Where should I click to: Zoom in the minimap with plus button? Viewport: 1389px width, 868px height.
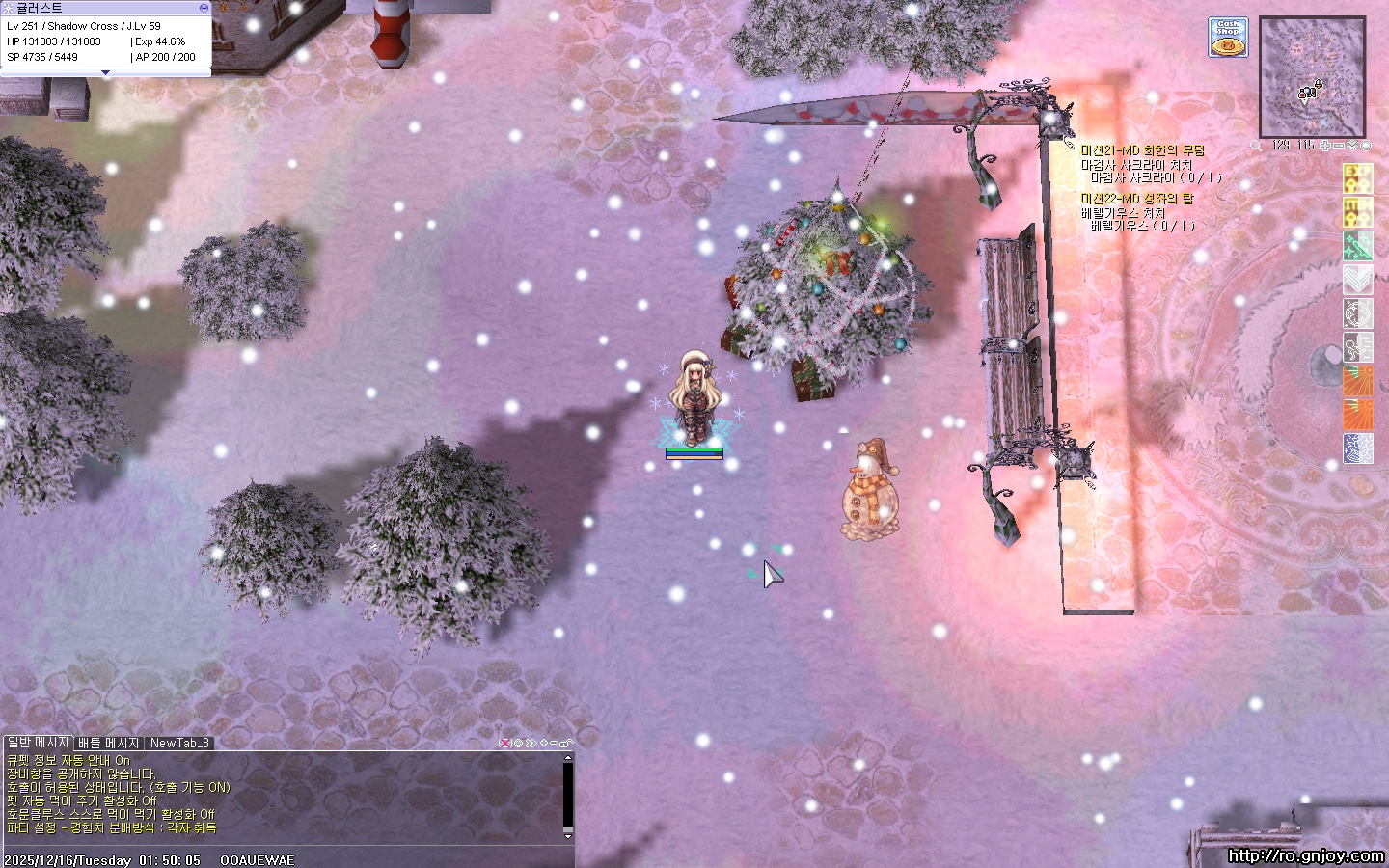click(x=1326, y=146)
